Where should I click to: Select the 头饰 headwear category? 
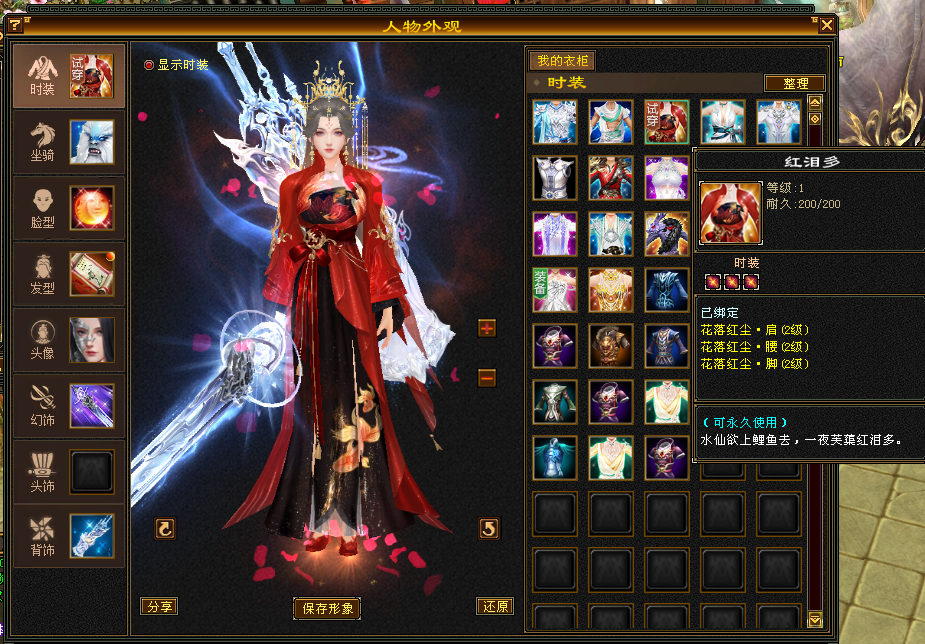tap(68, 471)
